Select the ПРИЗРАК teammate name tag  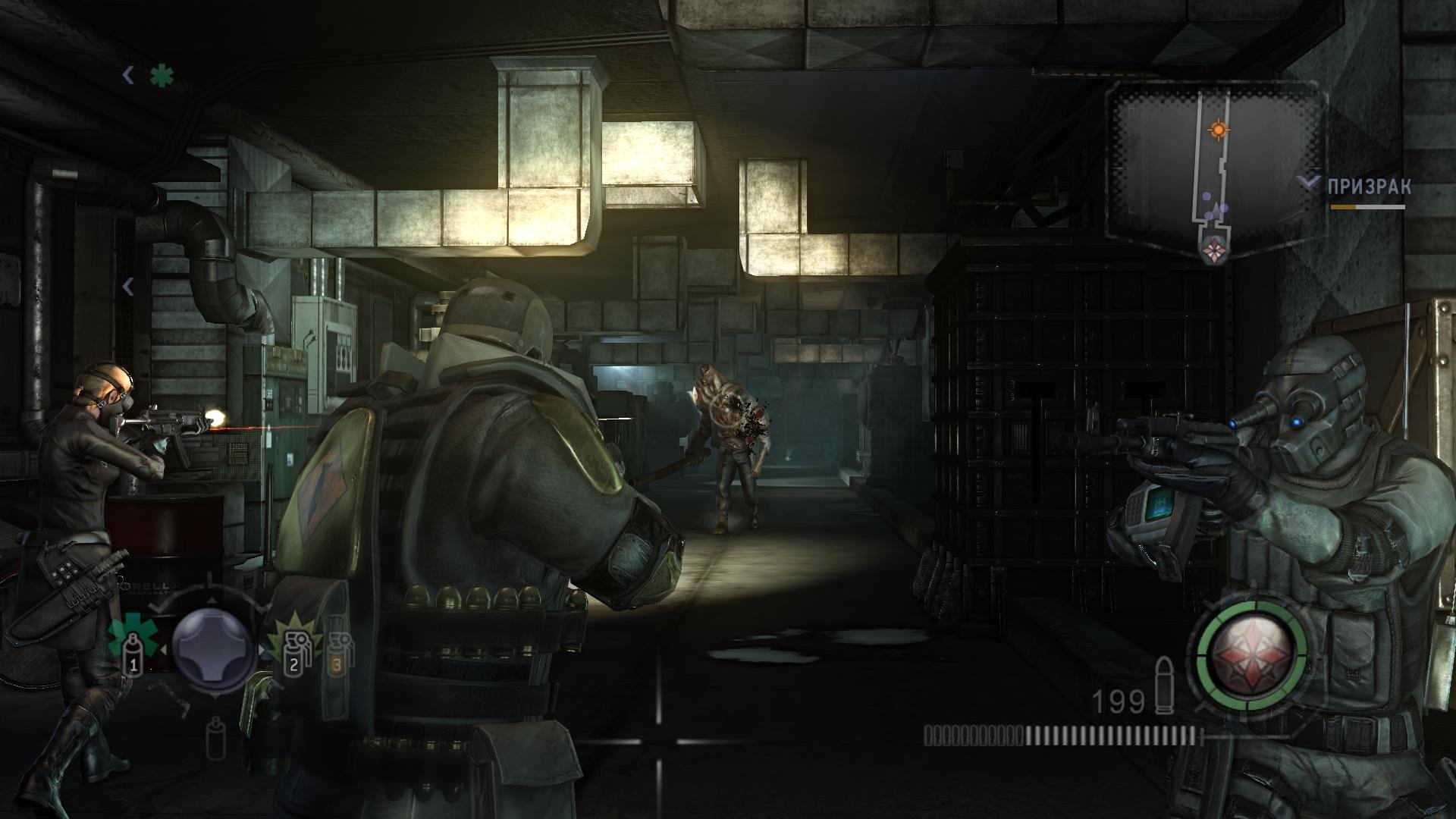(x=1369, y=187)
